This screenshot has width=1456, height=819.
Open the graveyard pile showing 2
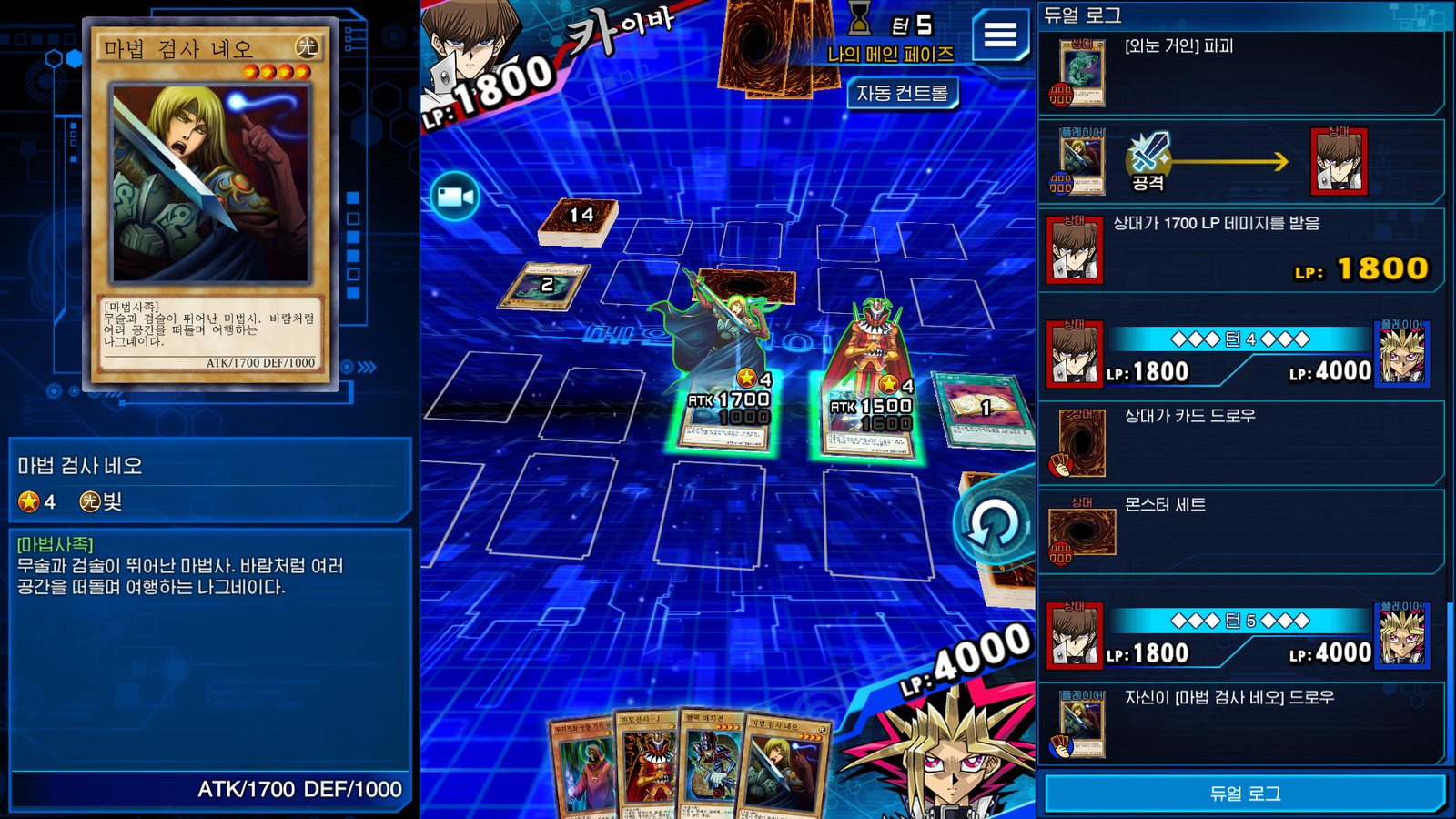pyautogui.click(x=546, y=286)
